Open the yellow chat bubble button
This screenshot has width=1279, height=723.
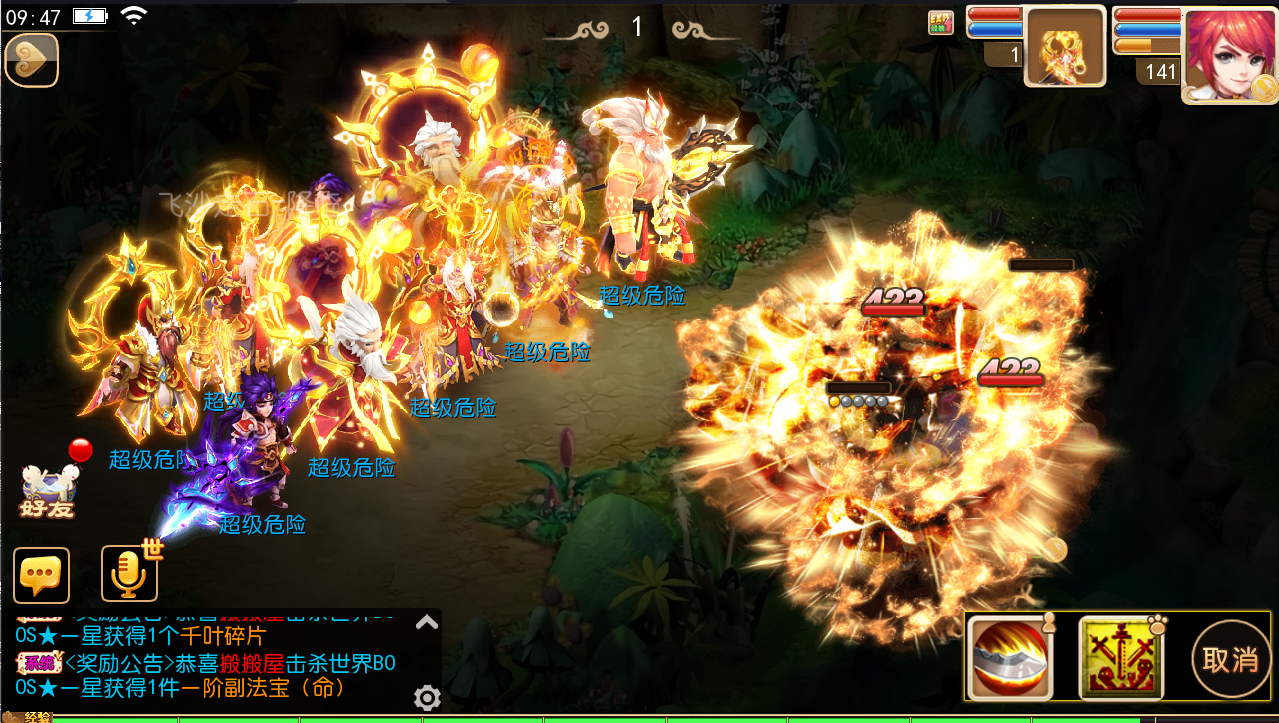41,575
